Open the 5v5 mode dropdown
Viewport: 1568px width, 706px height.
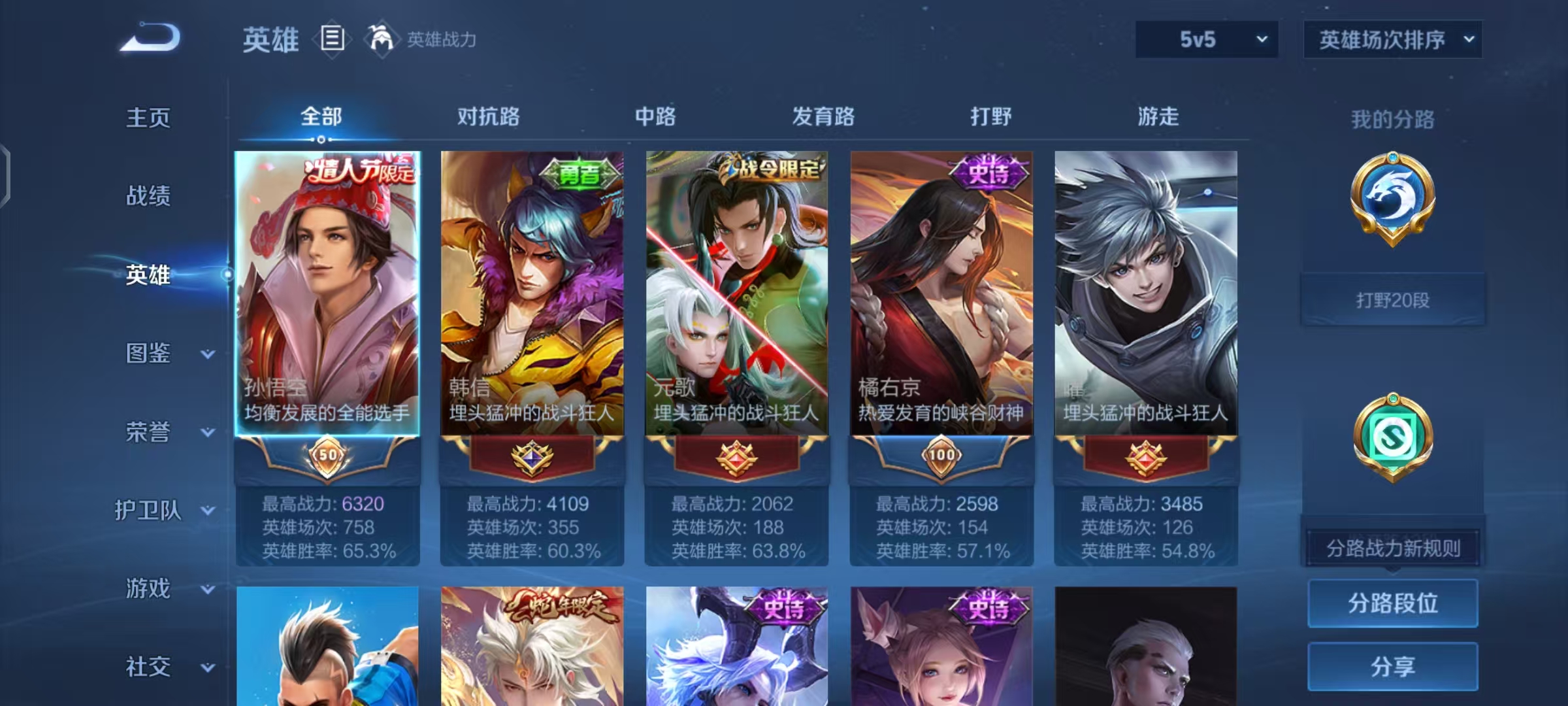[1205, 39]
